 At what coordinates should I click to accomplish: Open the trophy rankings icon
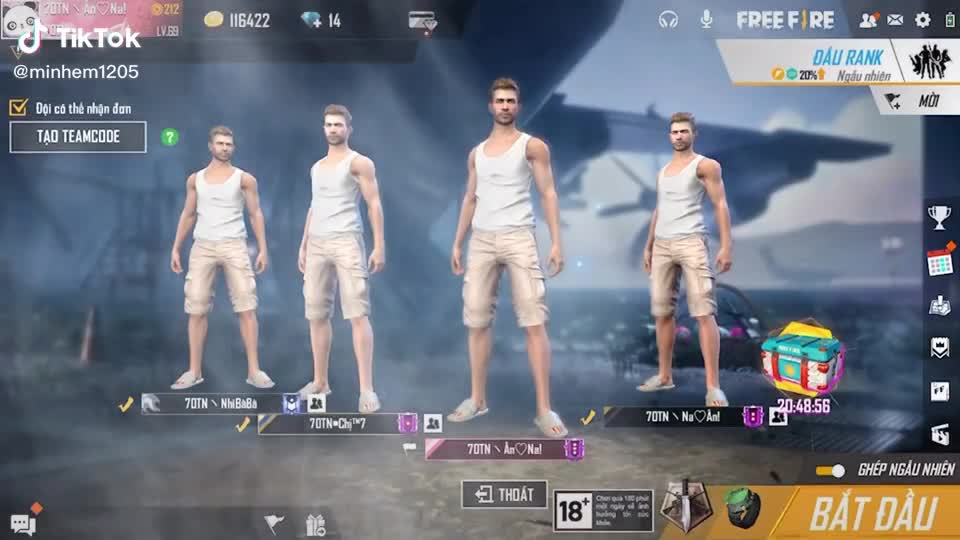click(x=938, y=215)
